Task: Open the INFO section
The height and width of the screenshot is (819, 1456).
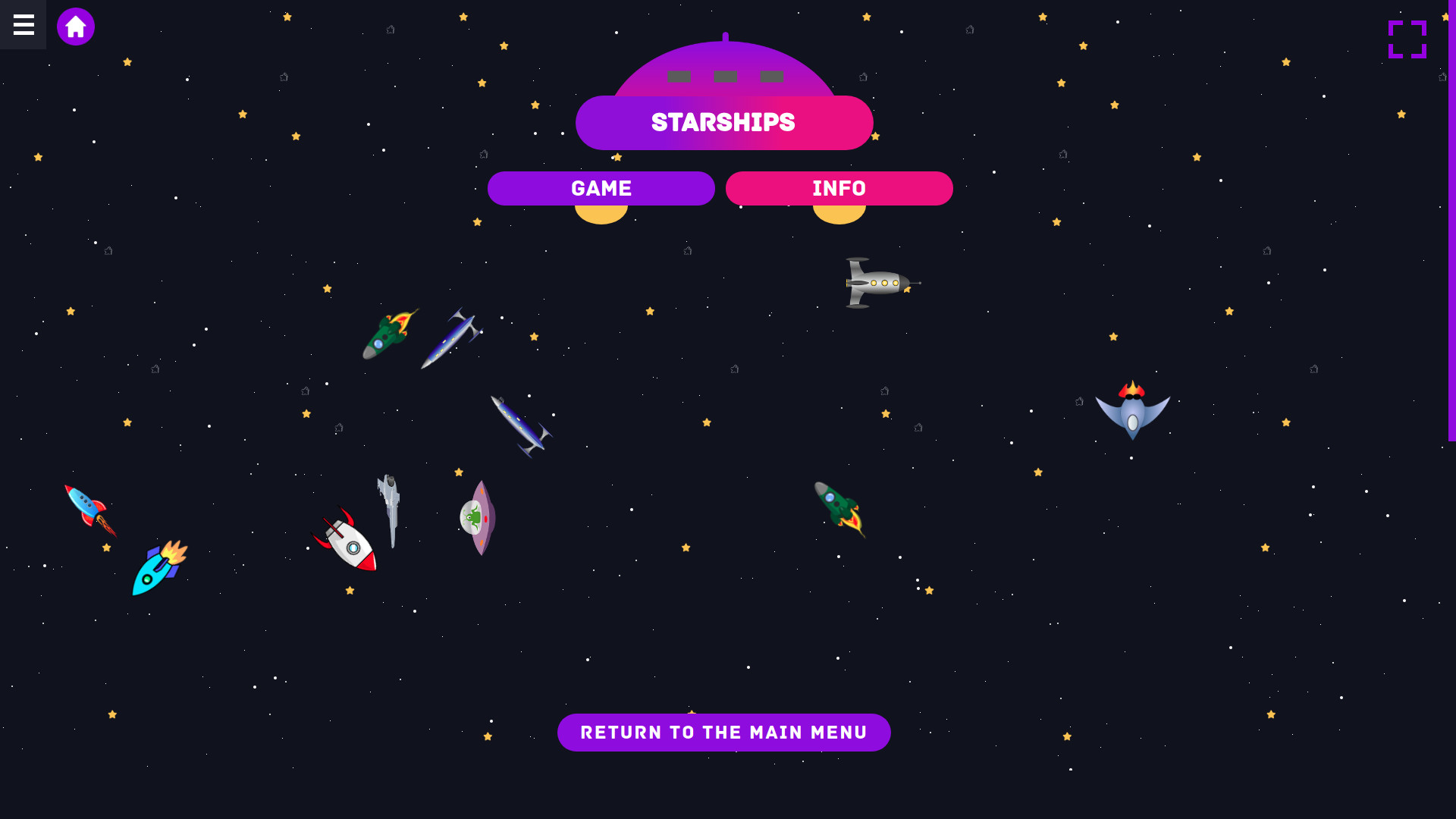Action: pos(839,188)
